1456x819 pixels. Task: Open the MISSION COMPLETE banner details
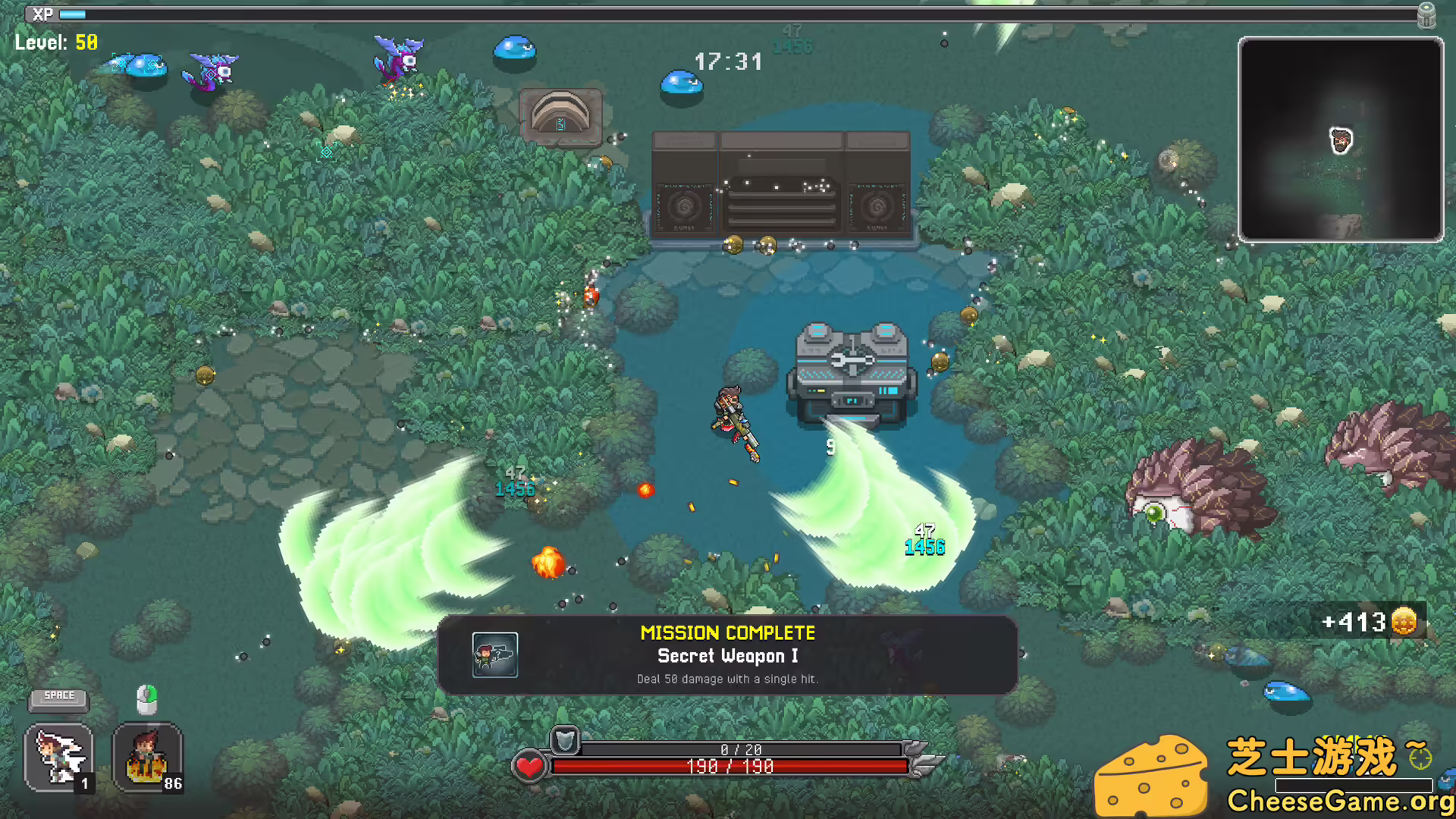727,632
